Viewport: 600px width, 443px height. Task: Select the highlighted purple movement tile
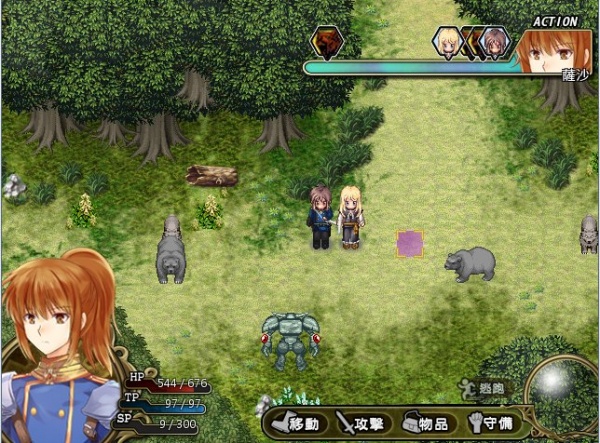pos(410,243)
